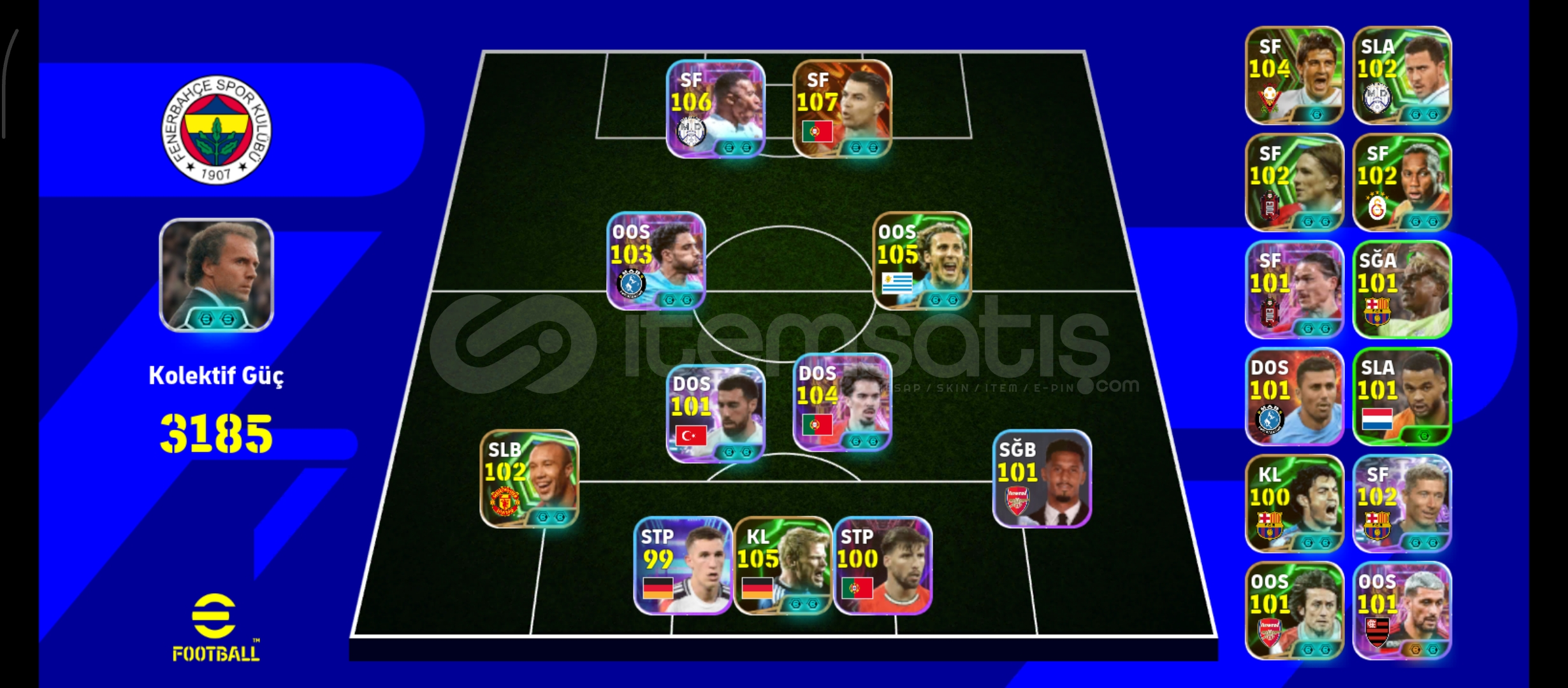Select the bench KL 100 Barcelona card
The image size is (1568, 688).
[x=1293, y=501]
